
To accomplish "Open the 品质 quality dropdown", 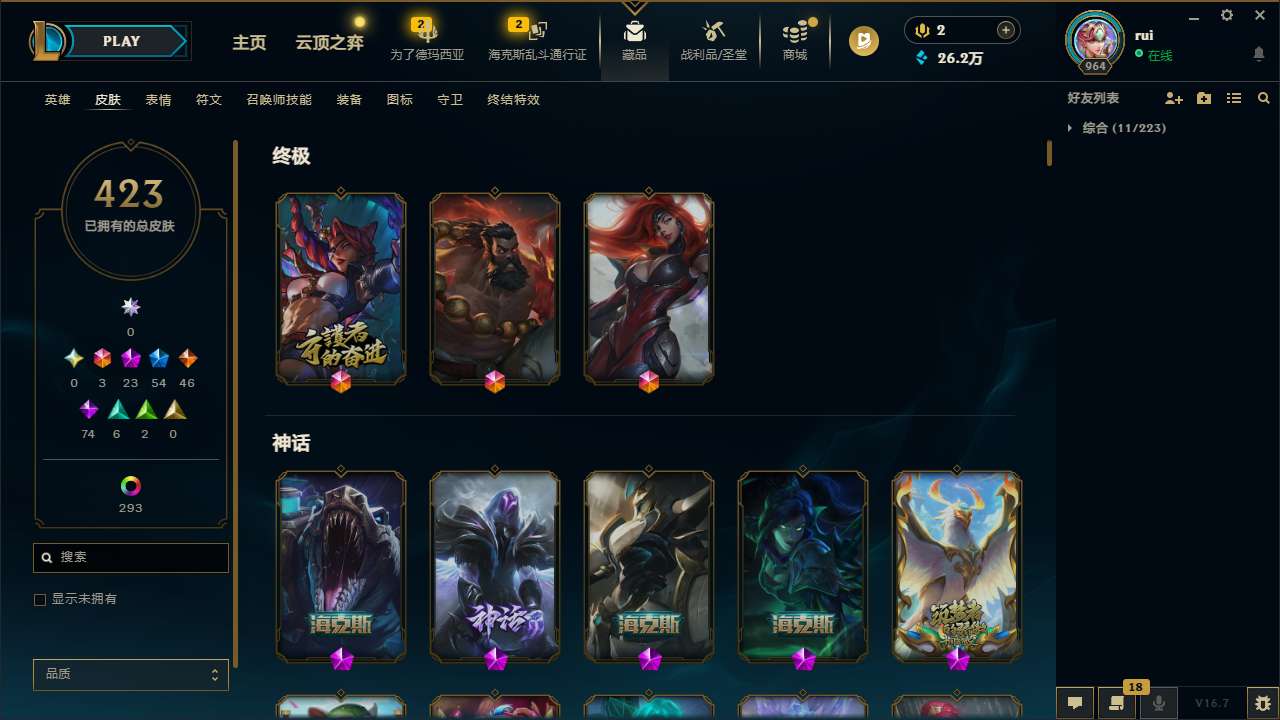I will tap(130, 674).
